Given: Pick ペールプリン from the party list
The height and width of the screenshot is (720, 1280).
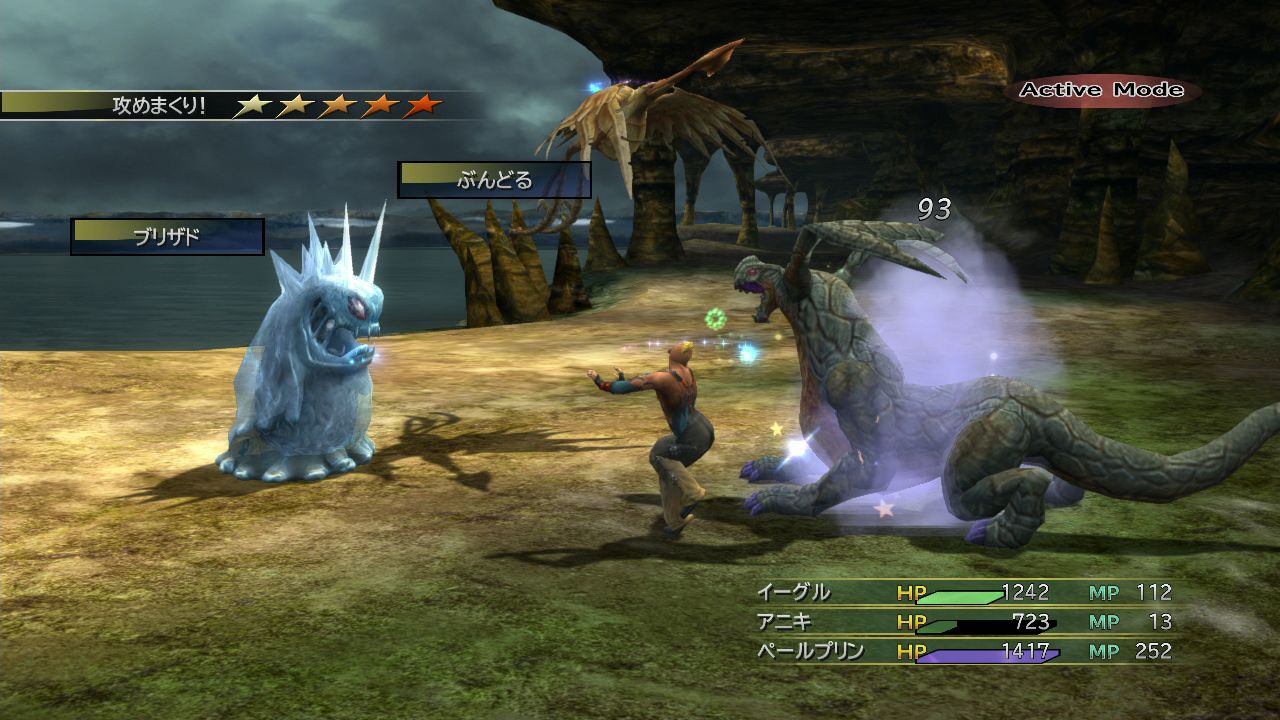Looking at the screenshot, I should [x=808, y=652].
